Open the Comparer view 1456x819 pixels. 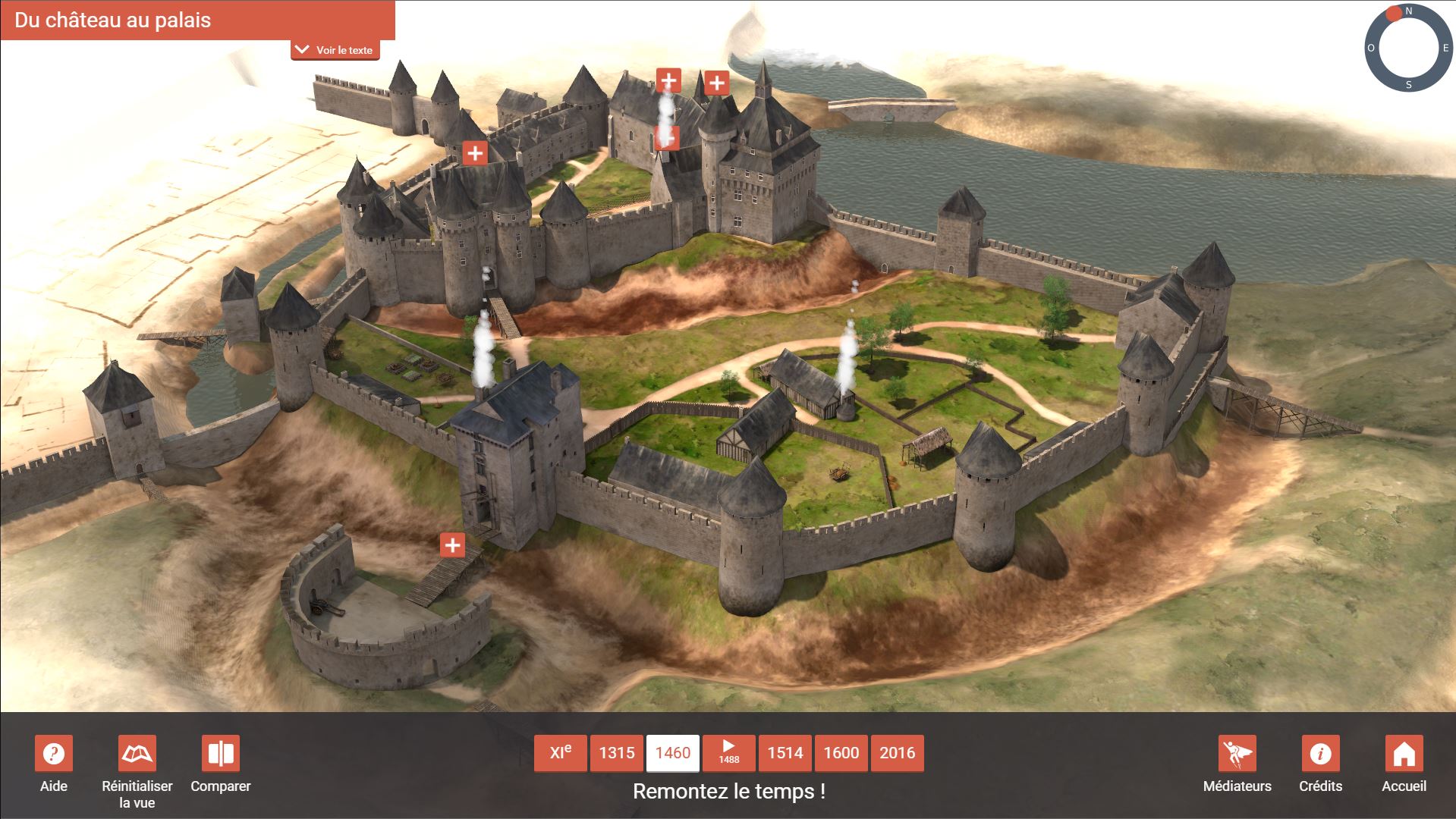click(221, 754)
